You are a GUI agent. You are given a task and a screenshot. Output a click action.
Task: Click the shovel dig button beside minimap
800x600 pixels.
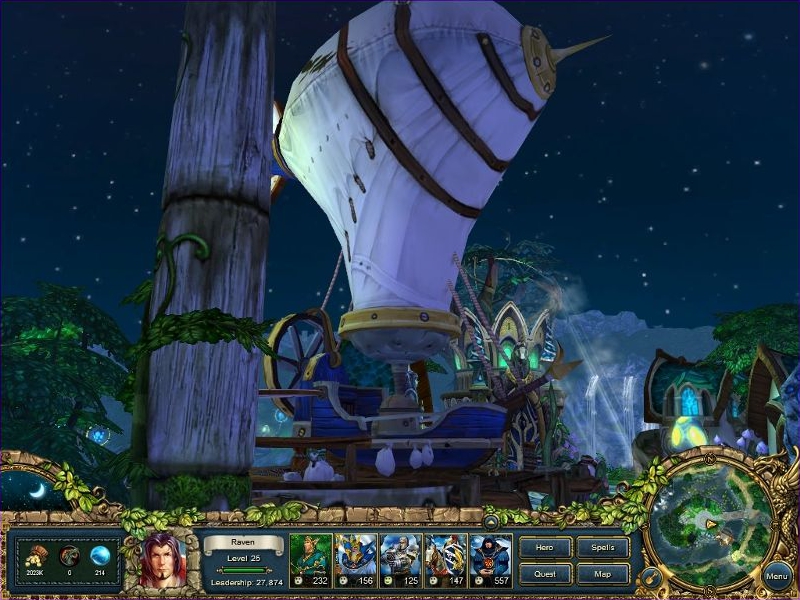[x=651, y=576]
